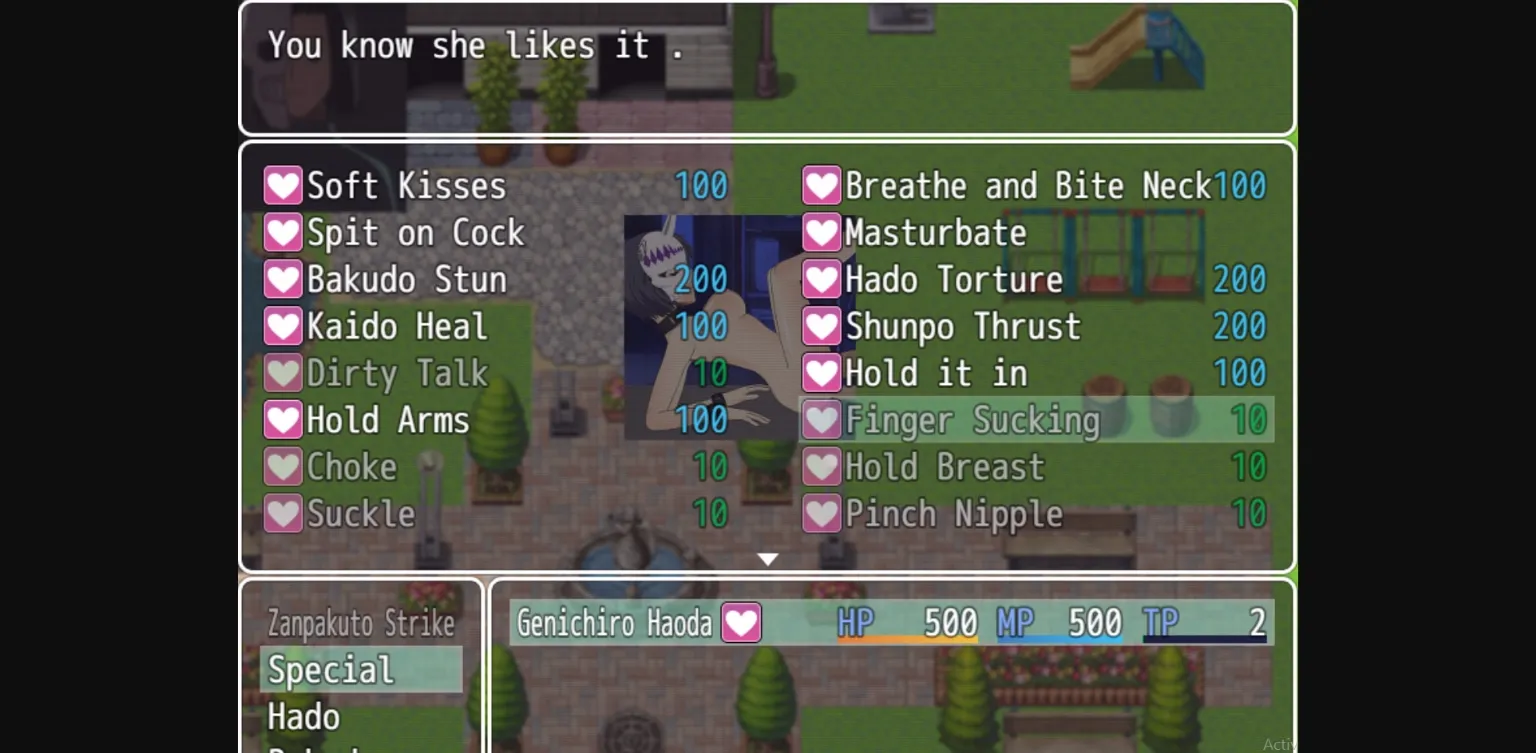1536x753 pixels.
Task: Click the heart icon beside Masturbate
Action: [x=822, y=232]
